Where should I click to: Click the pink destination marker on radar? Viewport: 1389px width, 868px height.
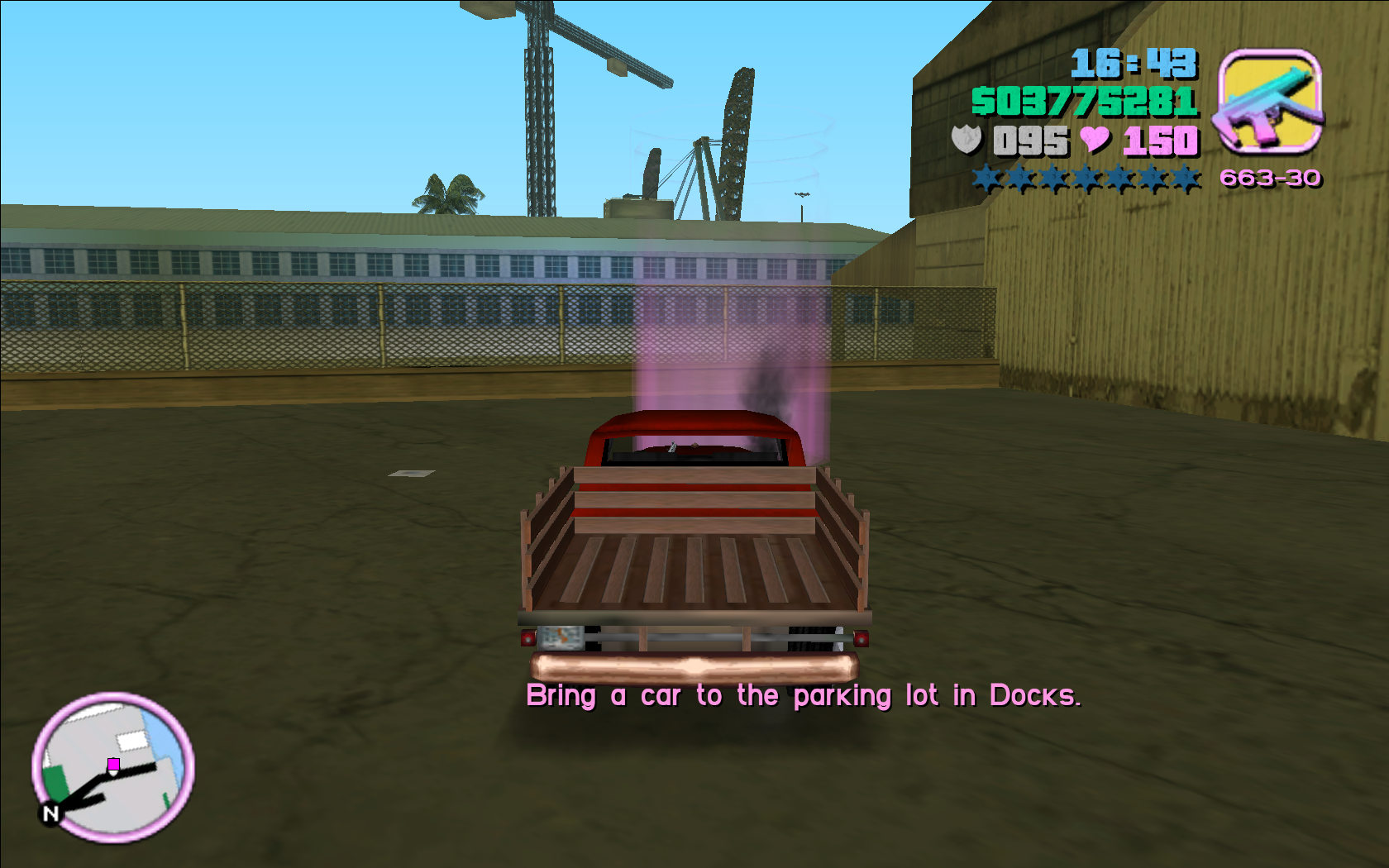pos(114,764)
